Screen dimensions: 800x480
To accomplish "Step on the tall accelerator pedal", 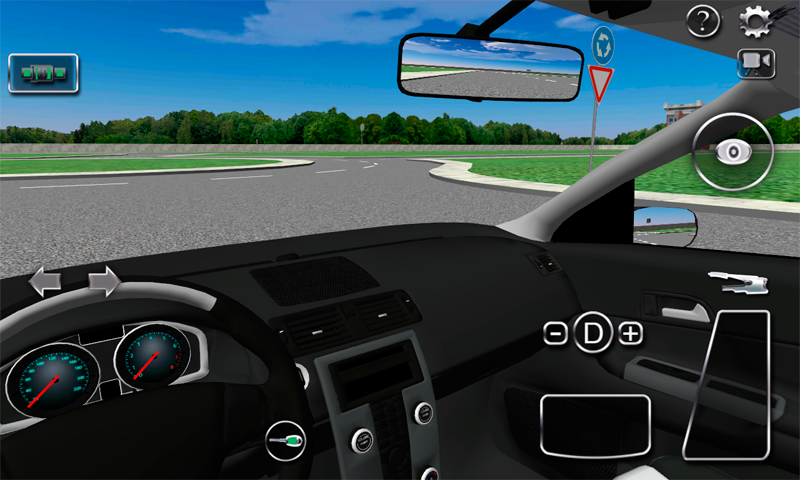I will click(728, 385).
